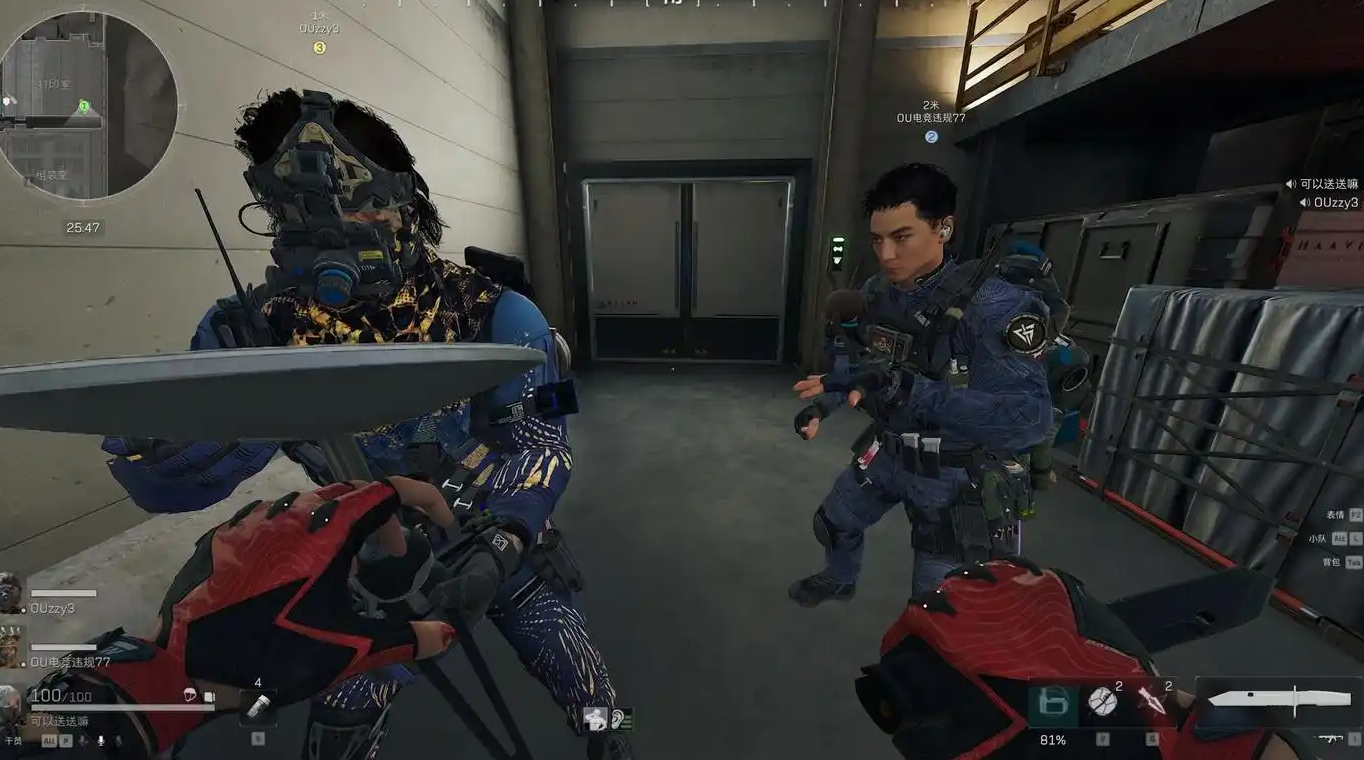Screen dimensions: 1364x760
Task: Open the circular minimap
Action: click(88, 105)
